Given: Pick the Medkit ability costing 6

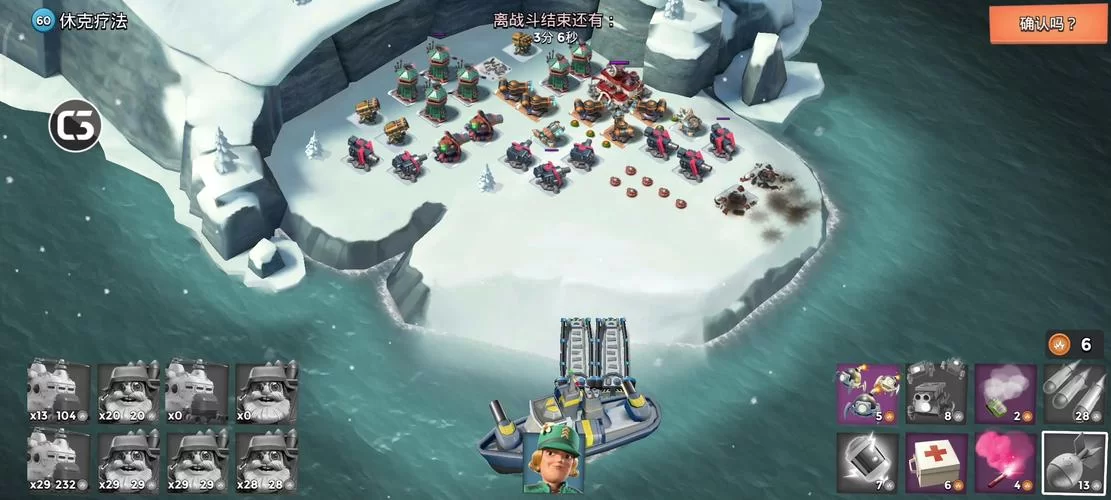Looking at the screenshot, I should (936, 463).
